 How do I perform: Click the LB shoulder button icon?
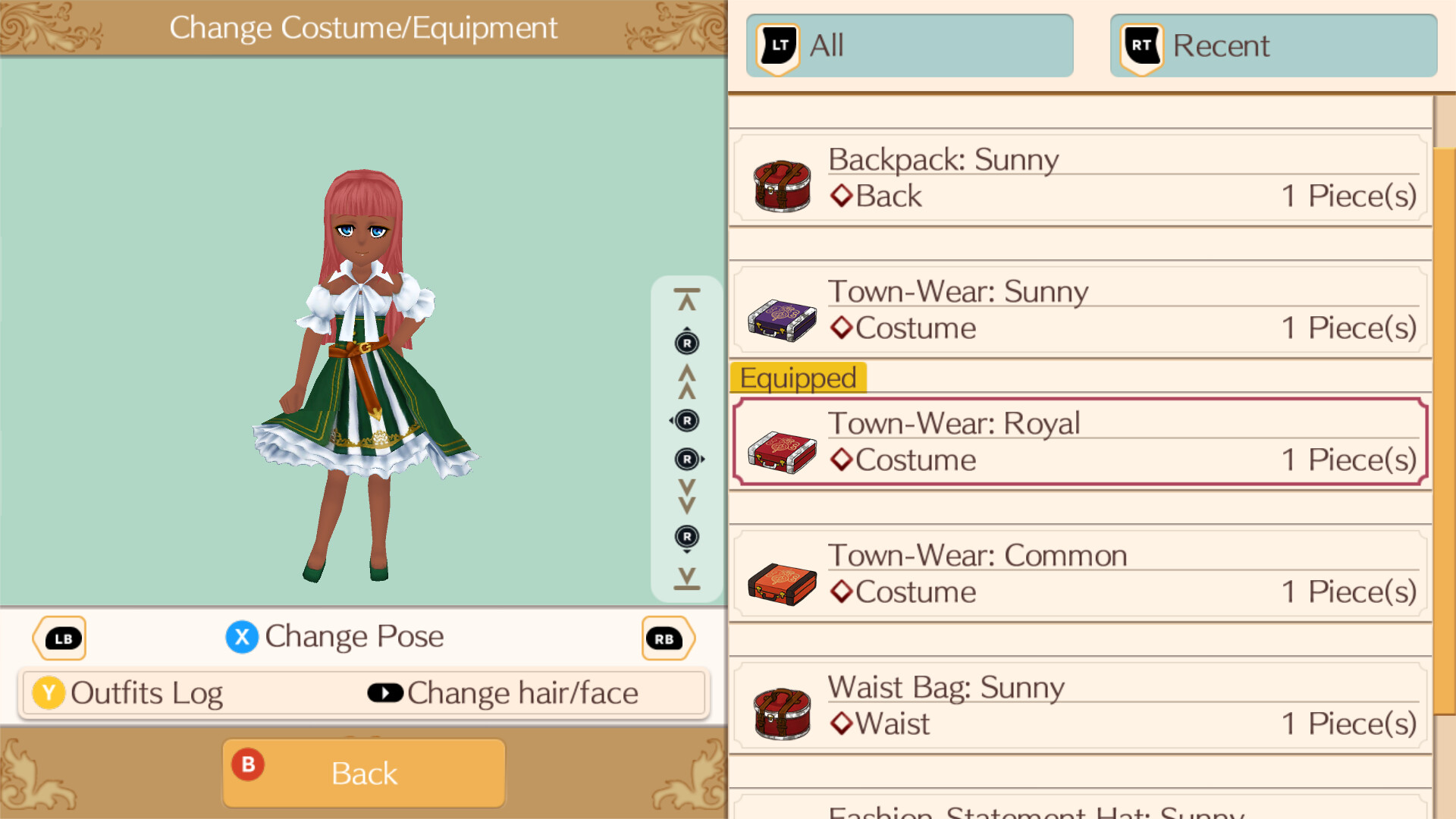59,638
